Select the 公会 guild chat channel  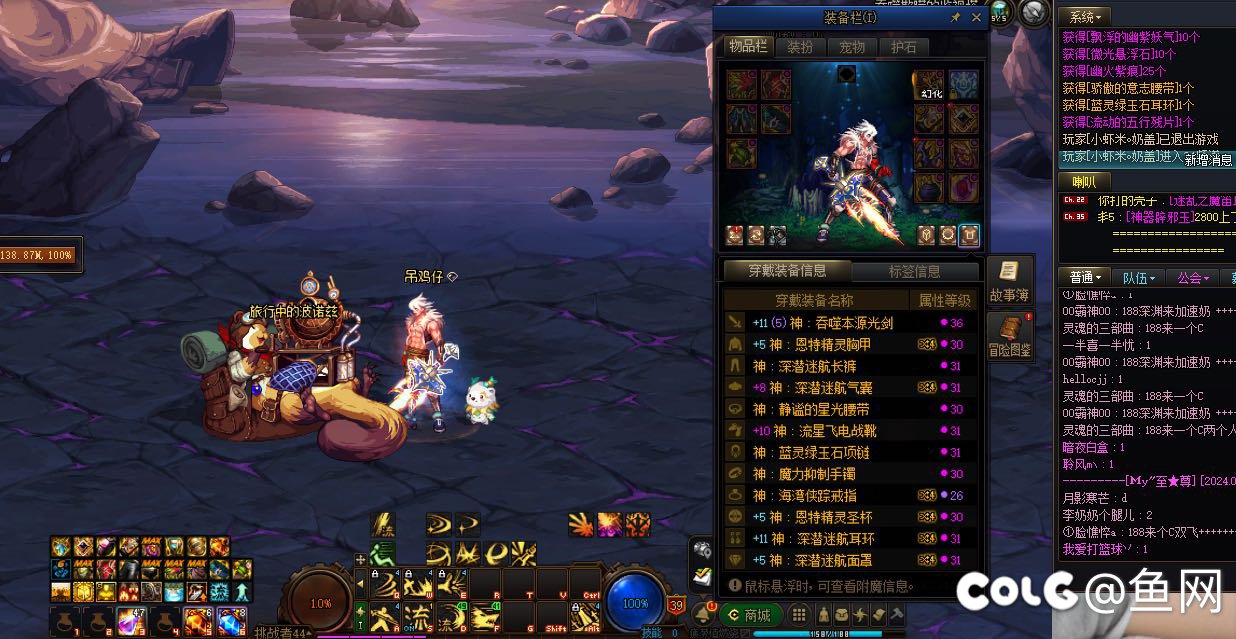click(1193, 277)
